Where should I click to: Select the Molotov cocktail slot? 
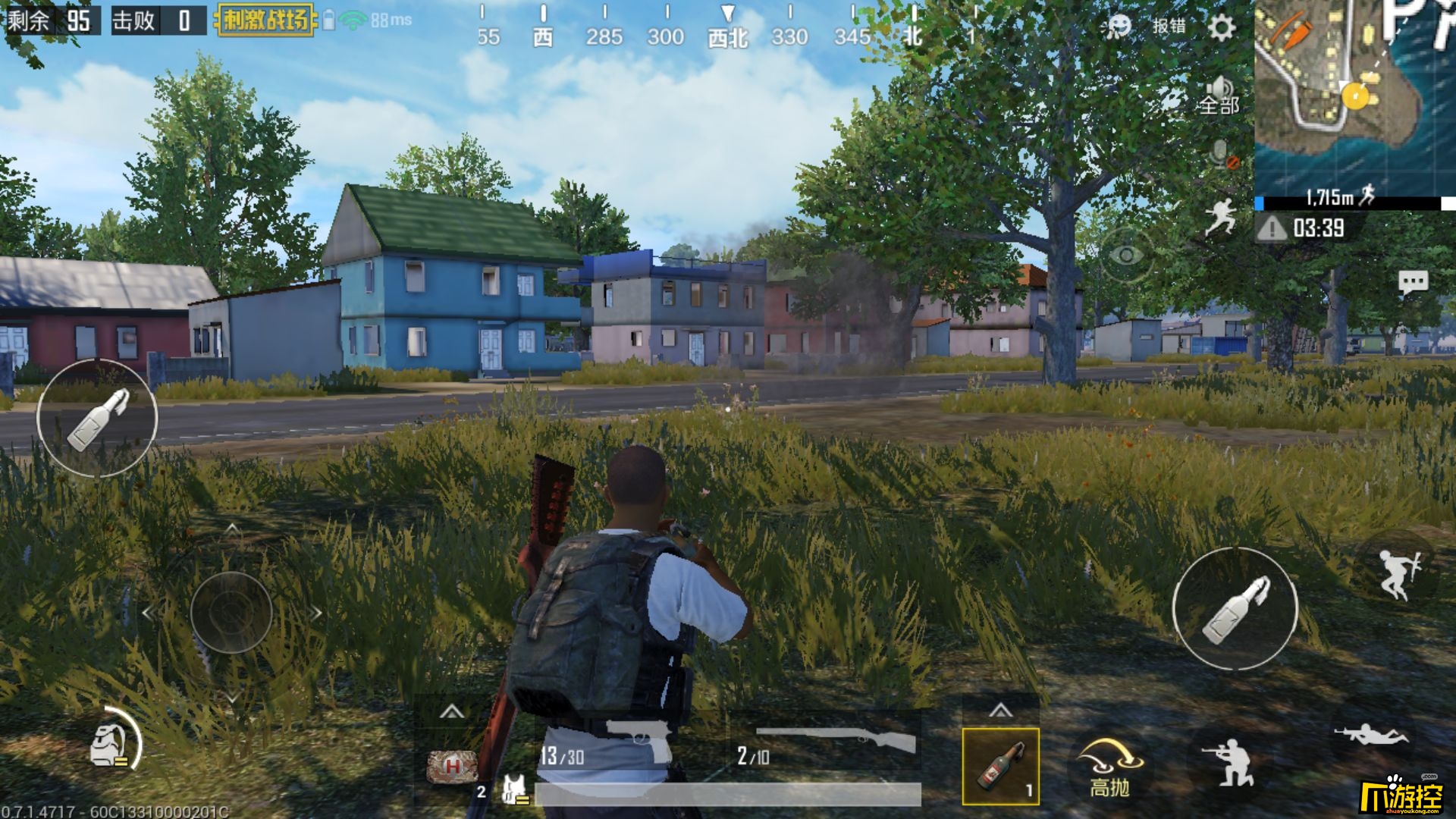tap(1000, 766)
